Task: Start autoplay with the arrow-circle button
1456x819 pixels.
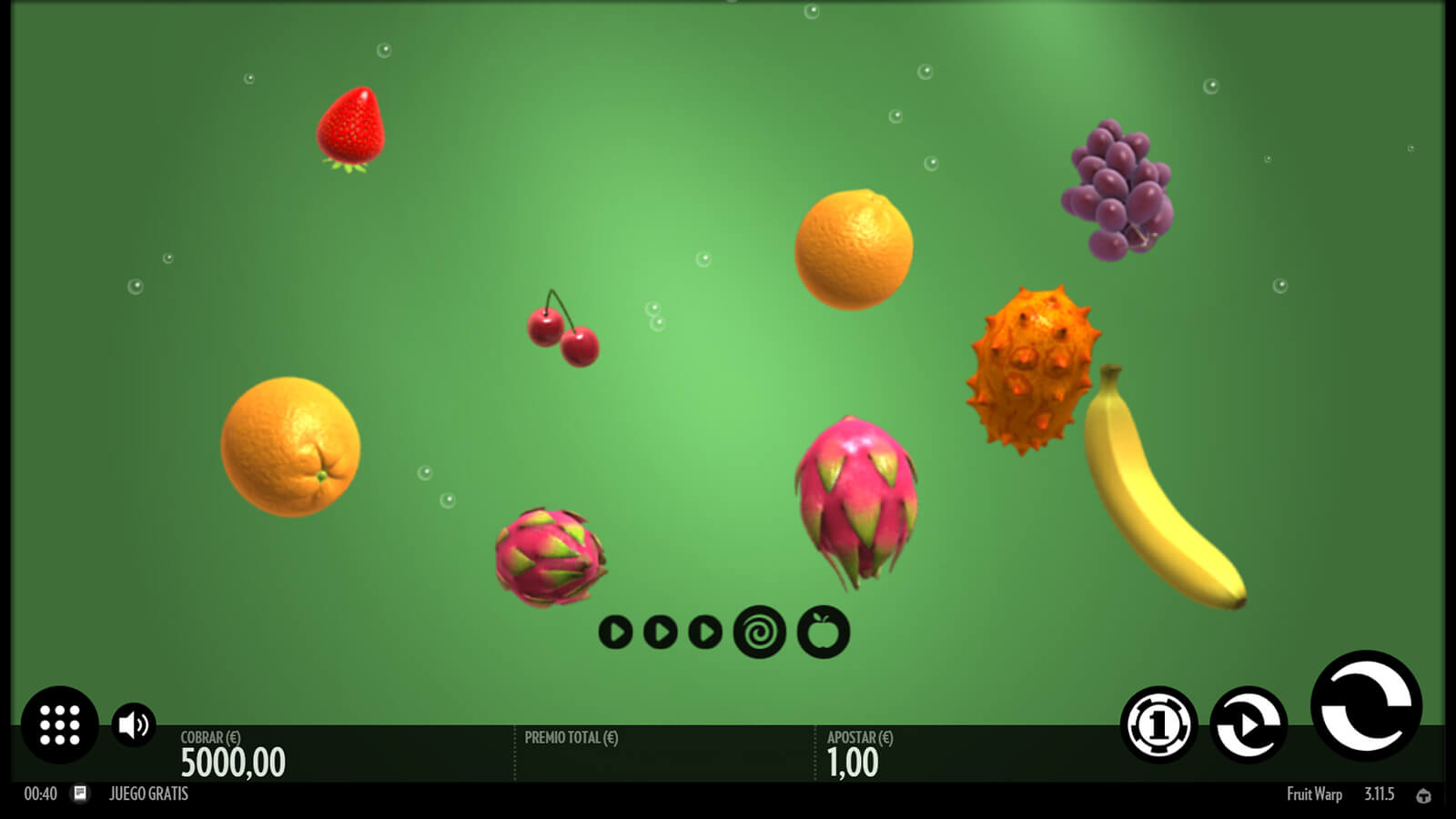Action: click(1249, 724)
